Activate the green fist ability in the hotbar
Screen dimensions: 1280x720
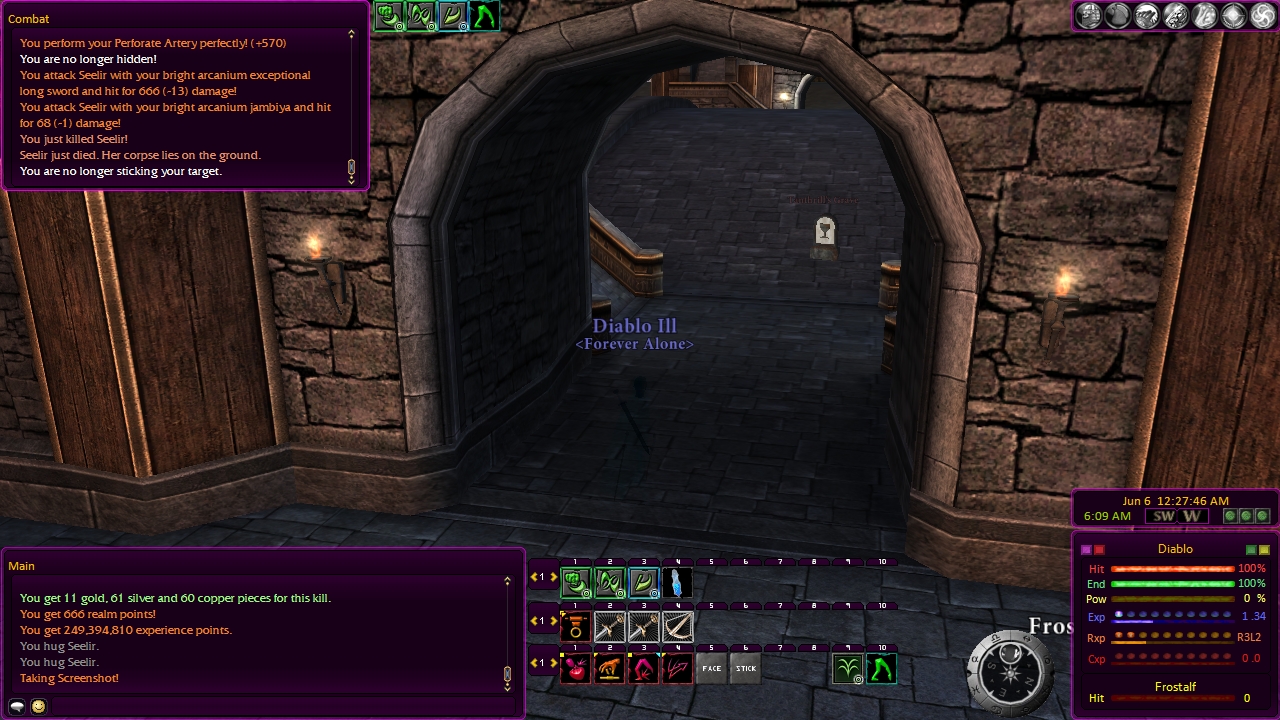(575, 582)
